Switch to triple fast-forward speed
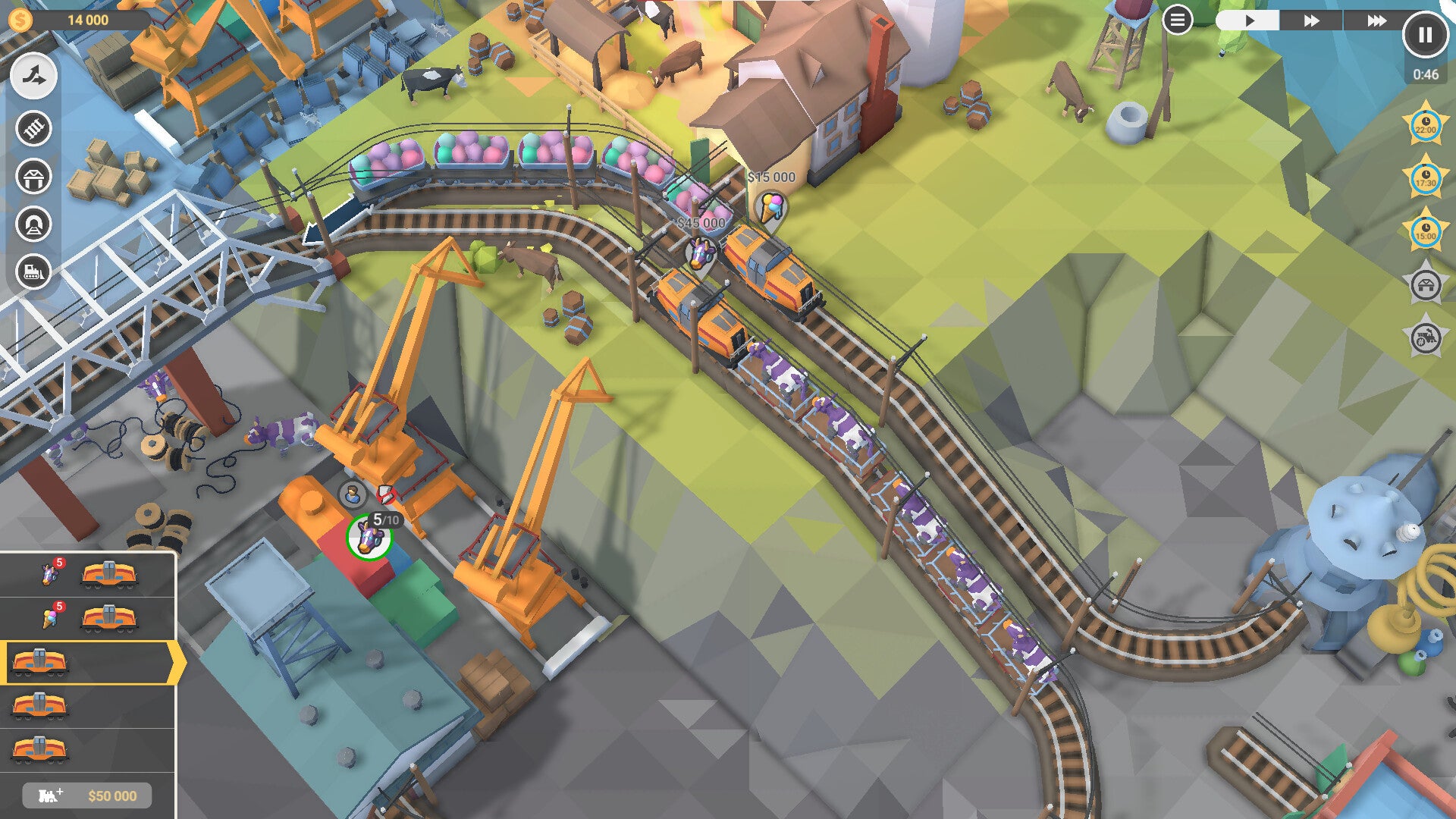 [x=1376, y=20]
